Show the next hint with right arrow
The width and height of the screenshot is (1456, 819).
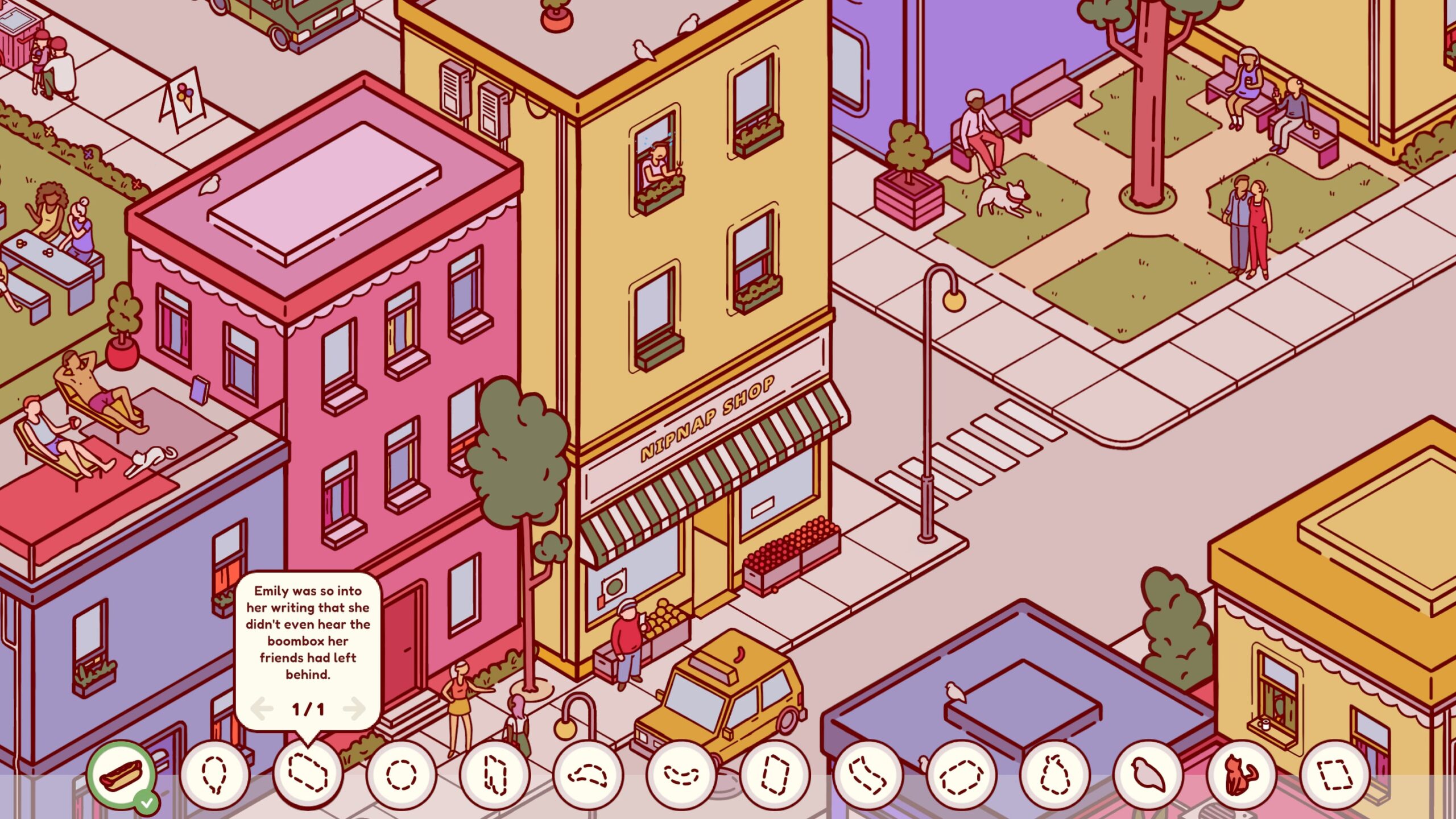pyautogui.click(x=355, y=708)
